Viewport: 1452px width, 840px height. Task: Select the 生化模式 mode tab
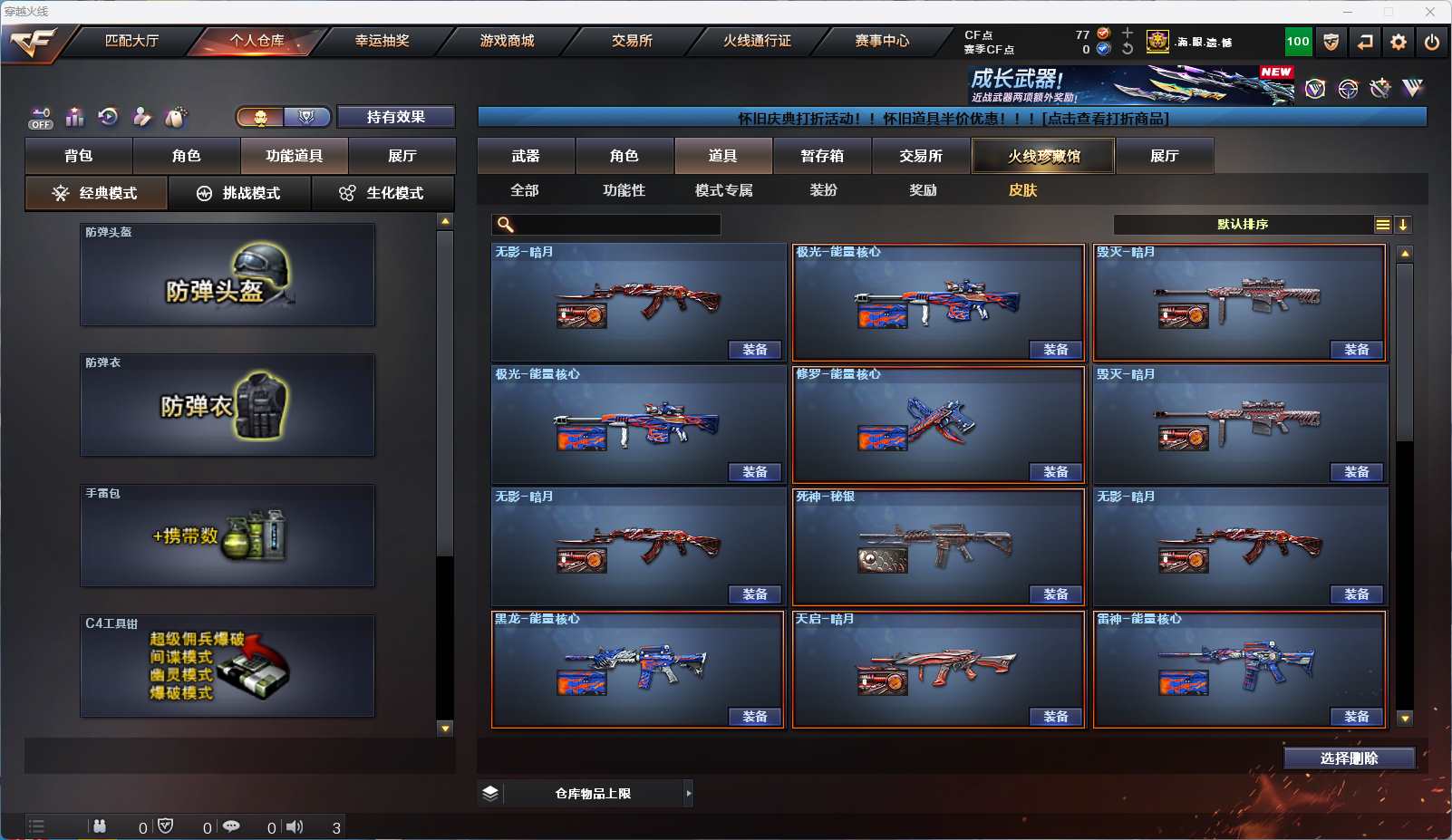coord(382,193)
